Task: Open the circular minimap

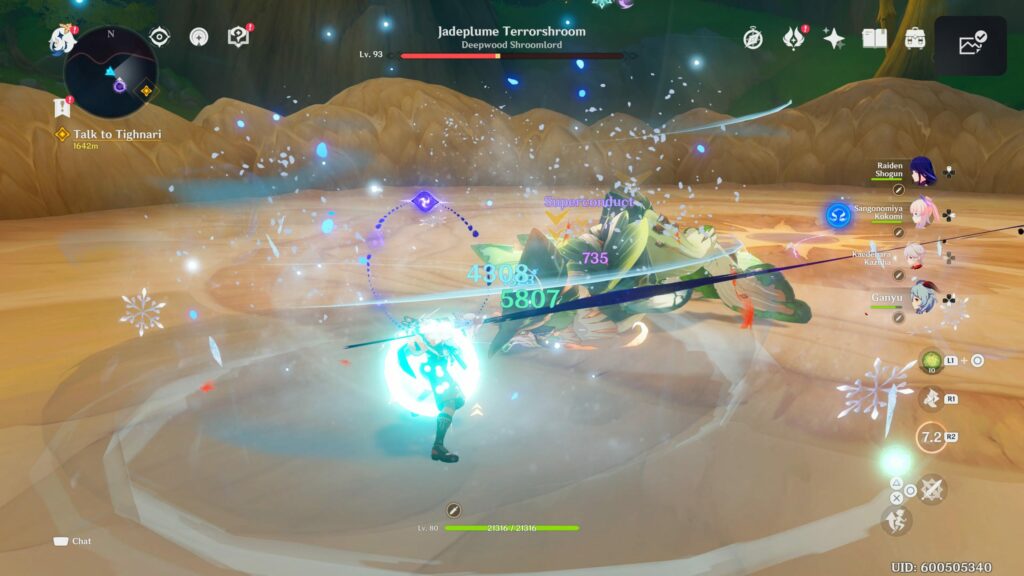Action: [110, 73]
